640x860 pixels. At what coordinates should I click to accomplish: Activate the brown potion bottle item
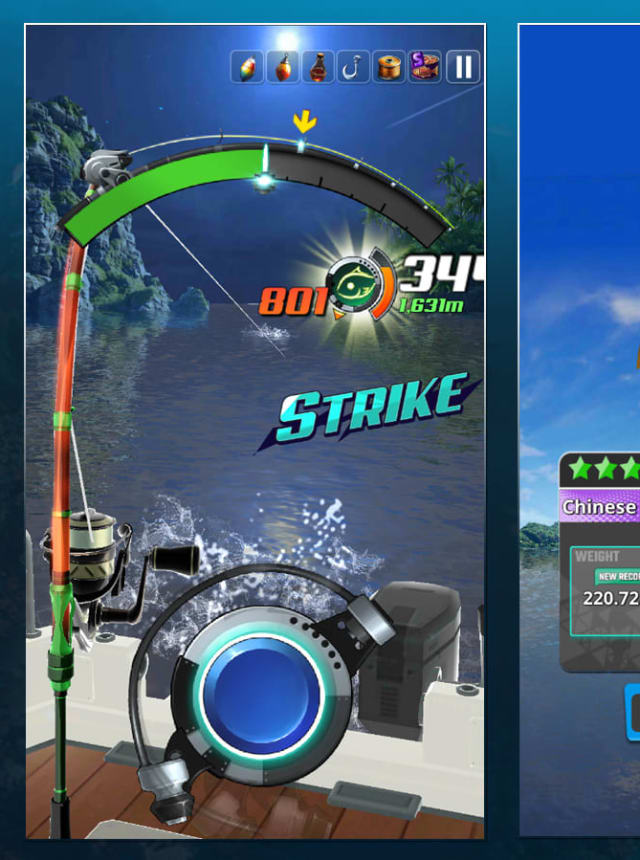318,68
